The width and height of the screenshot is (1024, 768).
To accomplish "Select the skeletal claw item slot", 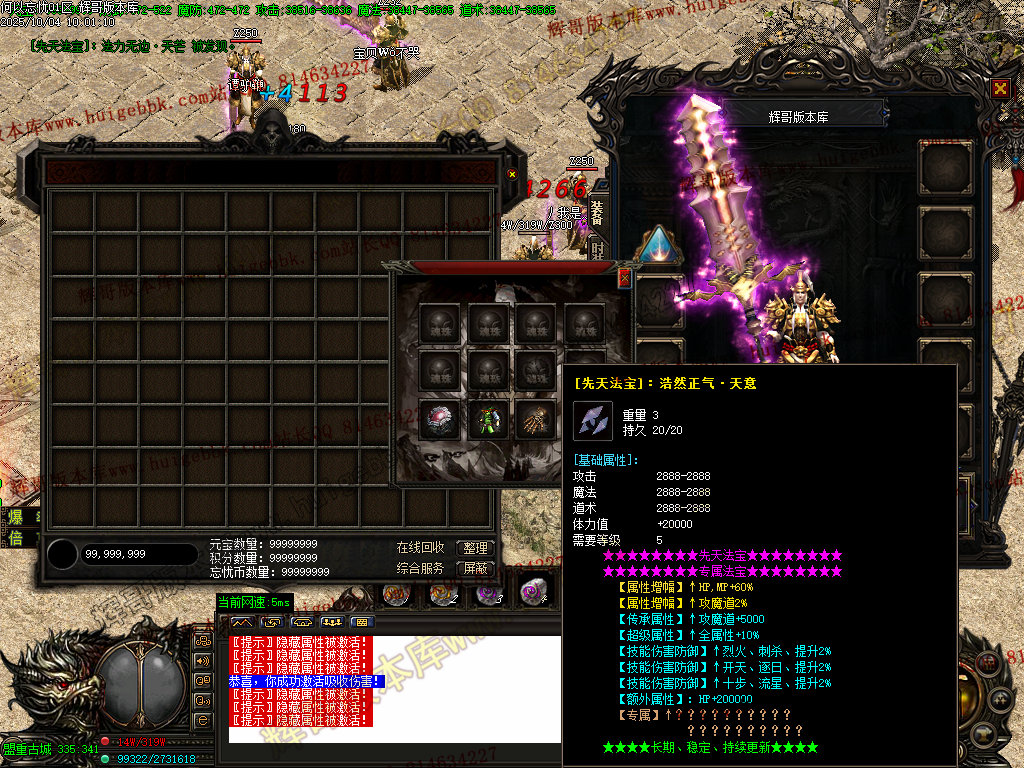I will pos(536,420).
